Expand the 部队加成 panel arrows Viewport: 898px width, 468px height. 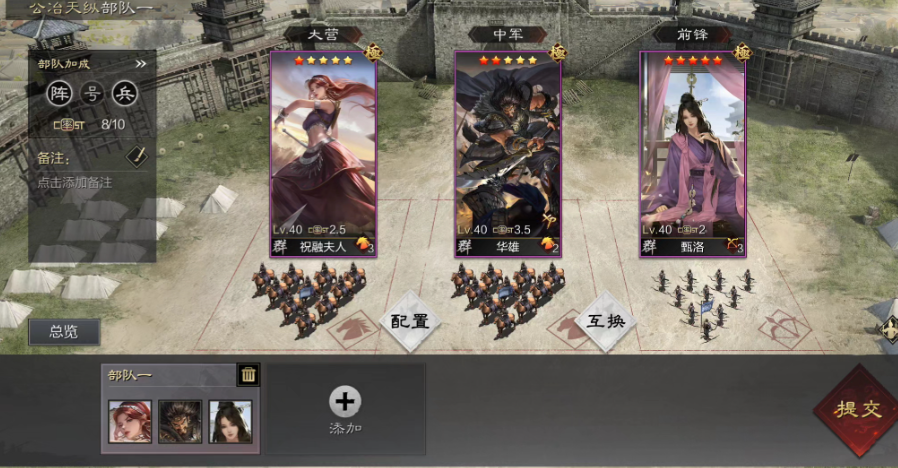point(141,64)
